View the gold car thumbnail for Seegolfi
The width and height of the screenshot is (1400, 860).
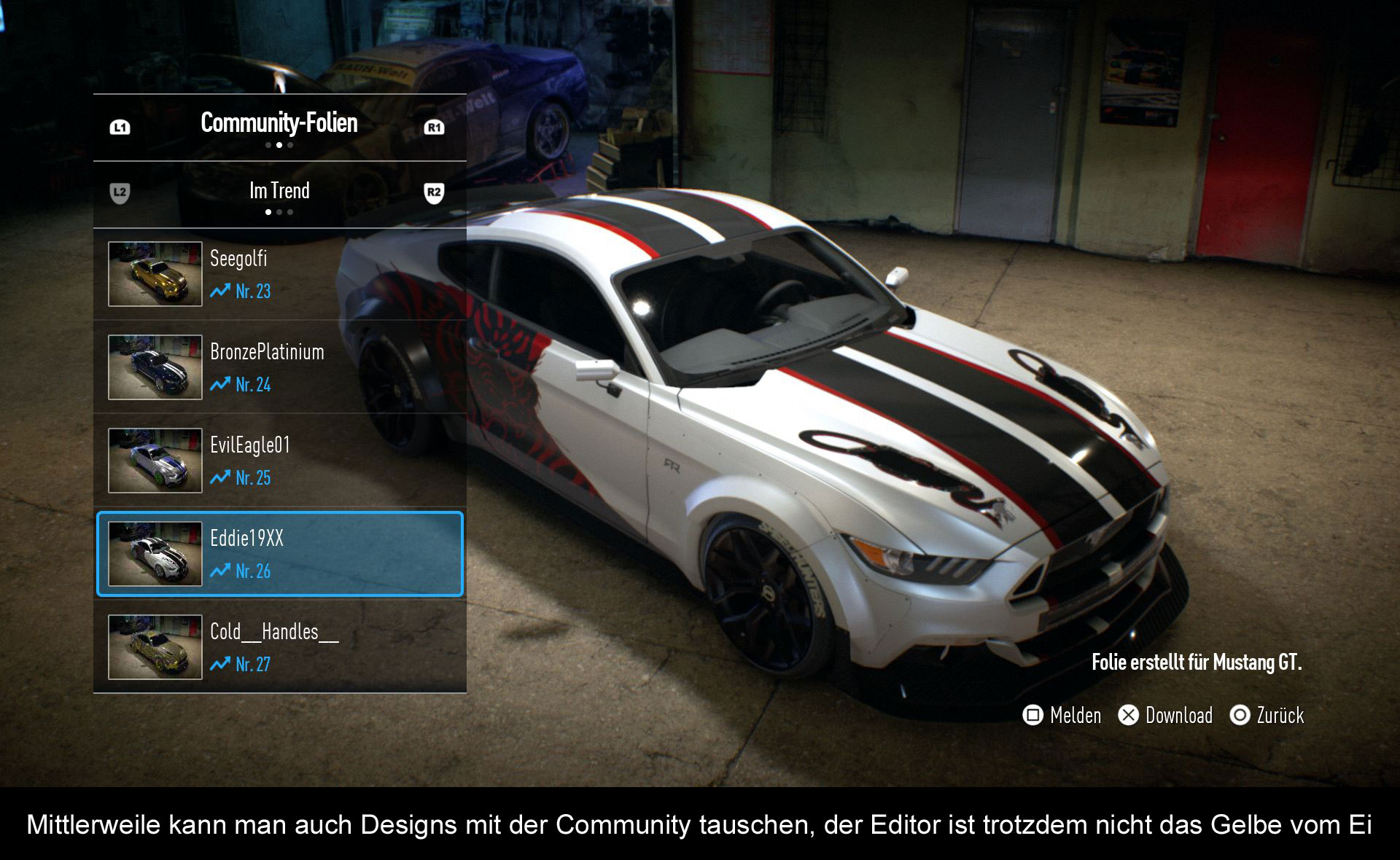coord(155,274)
